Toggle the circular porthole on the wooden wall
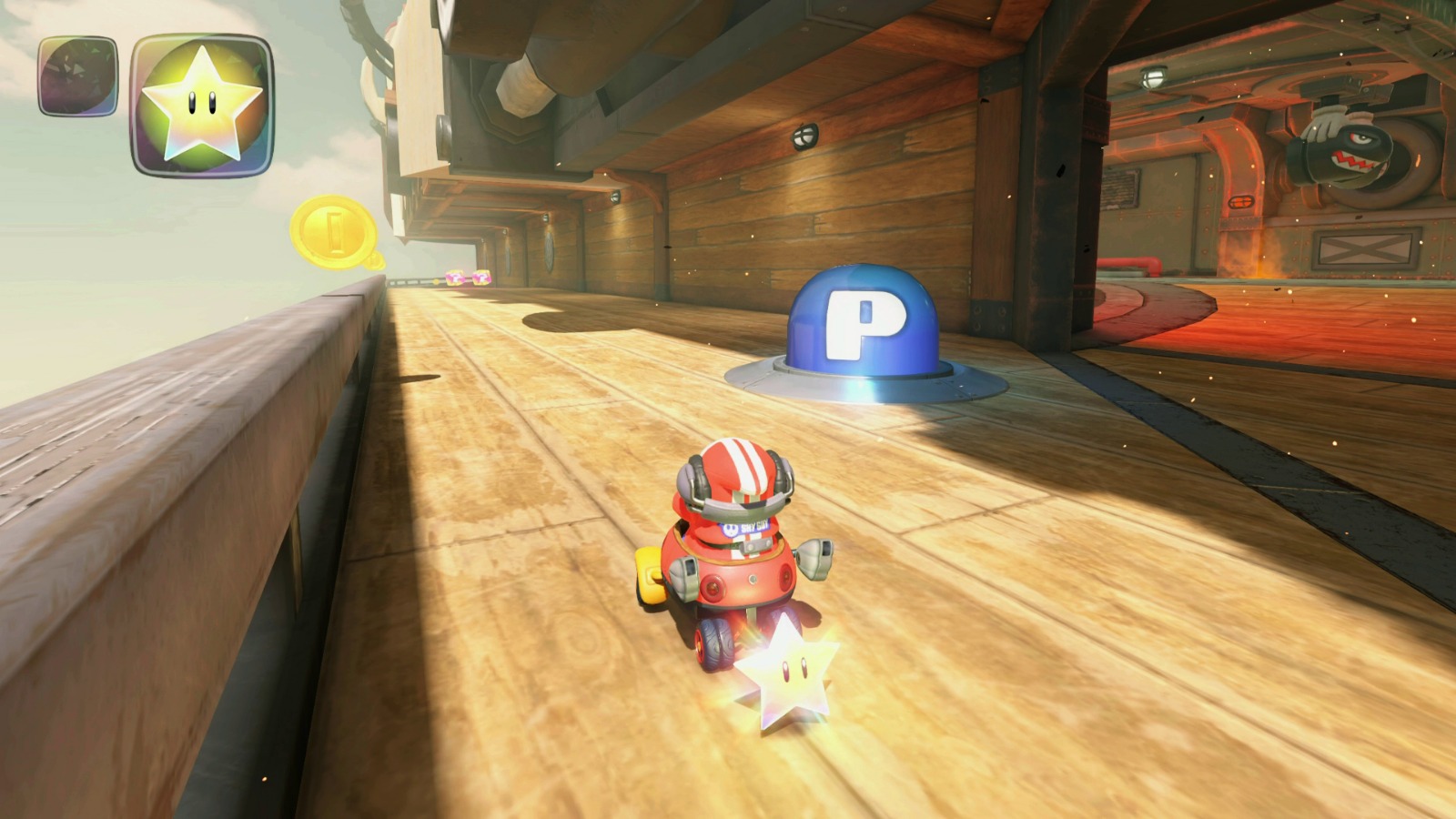1456x819 pixels. click(x=549, y=251)
